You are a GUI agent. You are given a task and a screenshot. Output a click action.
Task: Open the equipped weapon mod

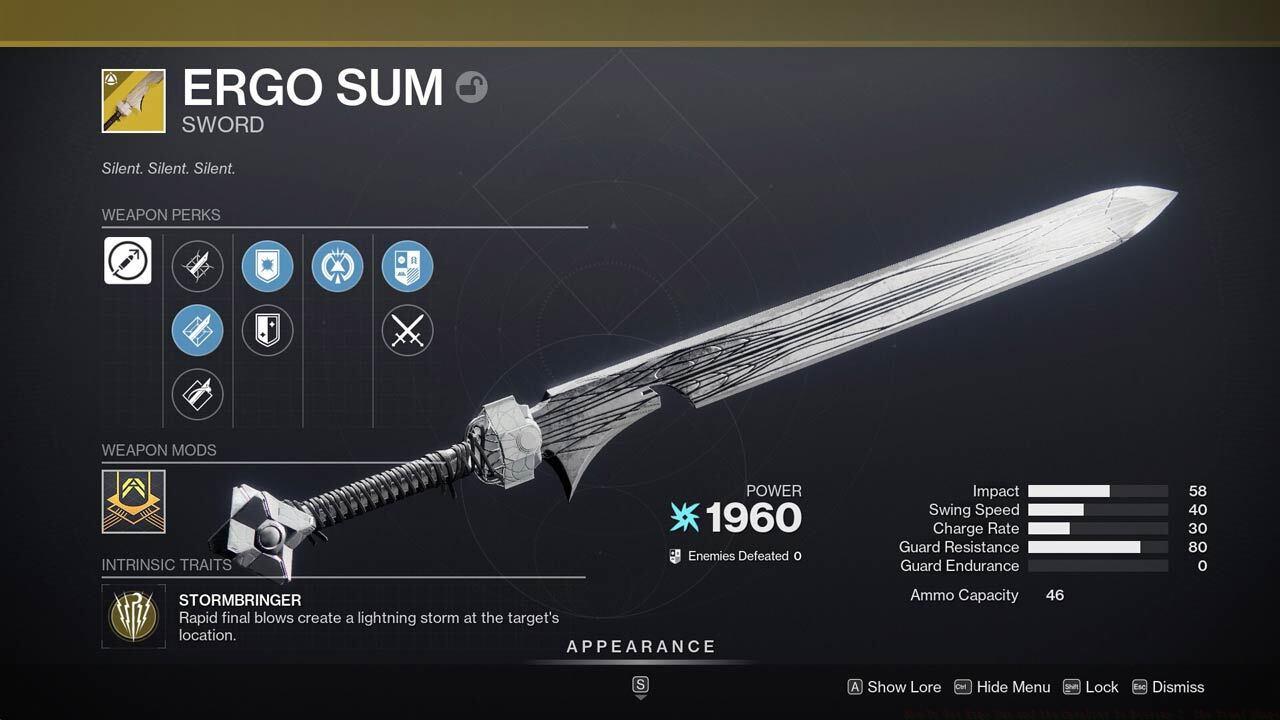coord(133,501)
